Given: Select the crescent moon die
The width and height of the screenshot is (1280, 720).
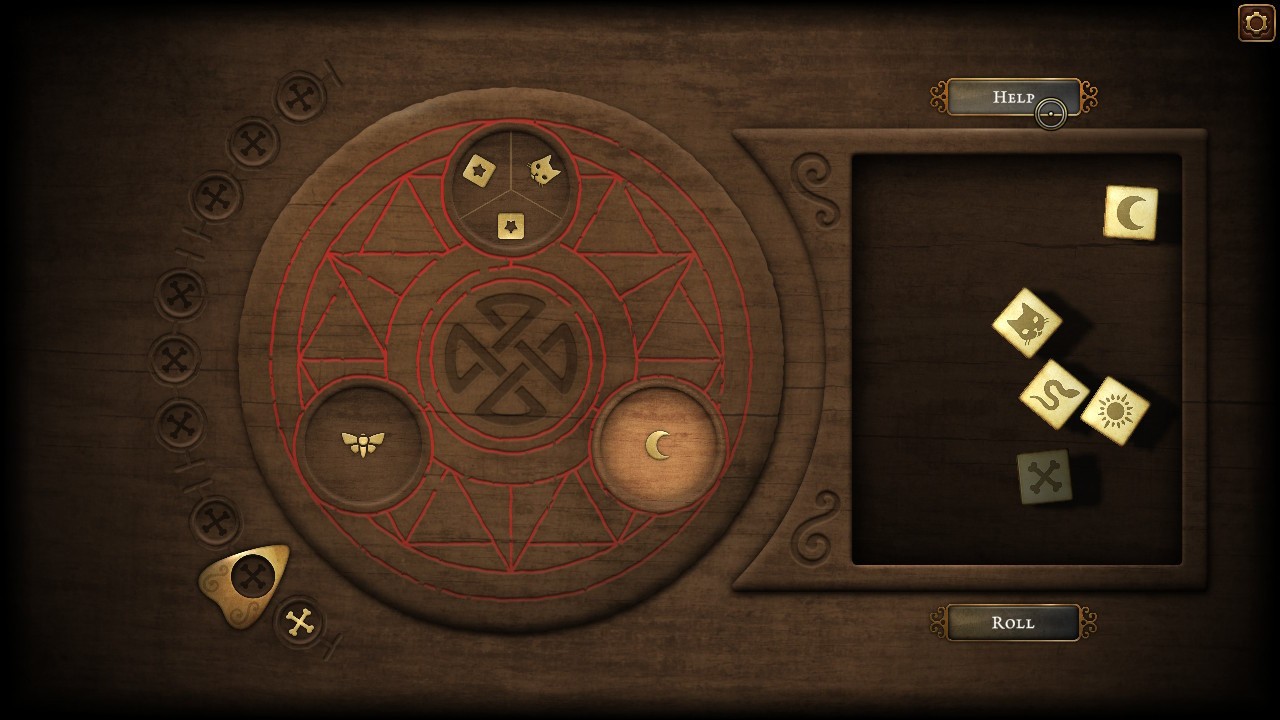Looking at the screenshot, I should click(x=1131, y=213).
